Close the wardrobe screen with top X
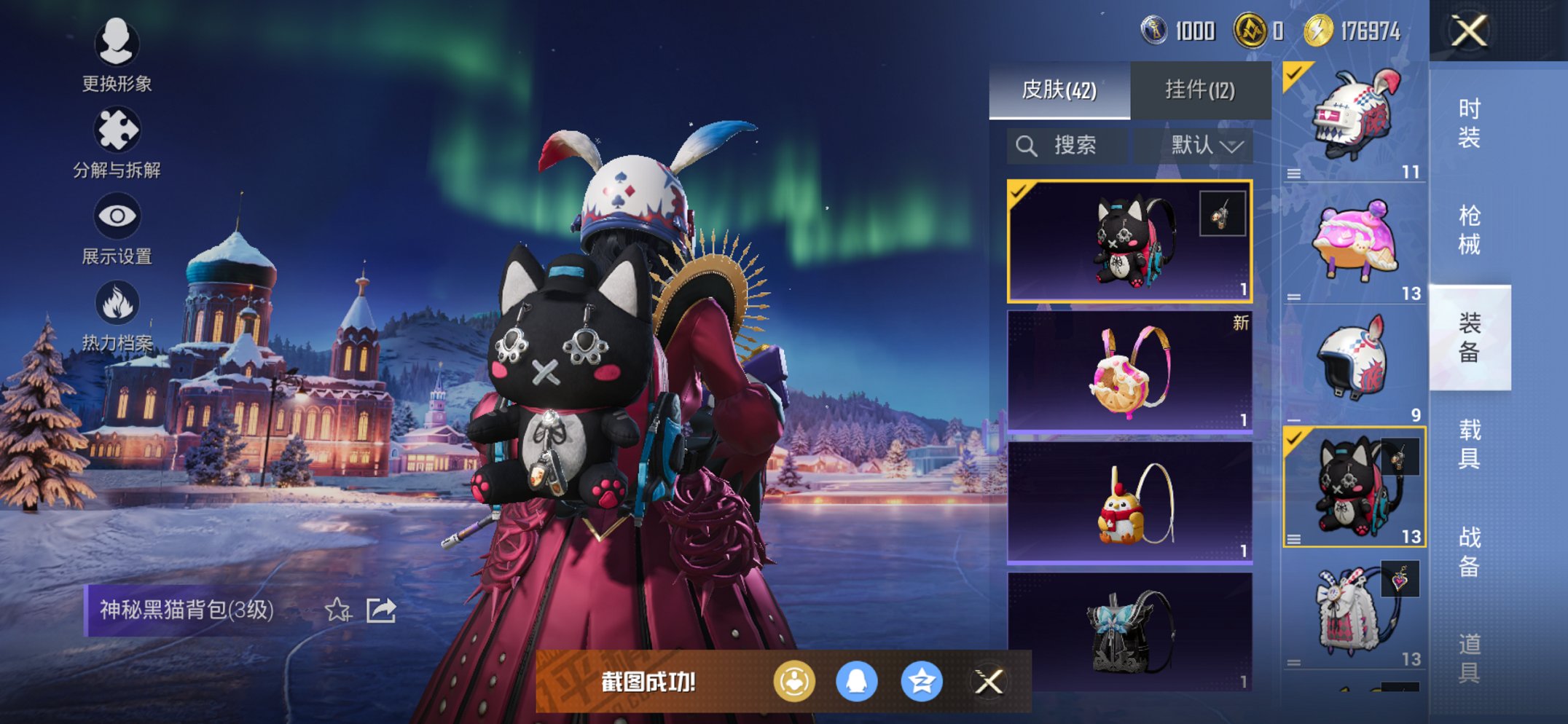1568x724 pixels. tap(1469, 31)
